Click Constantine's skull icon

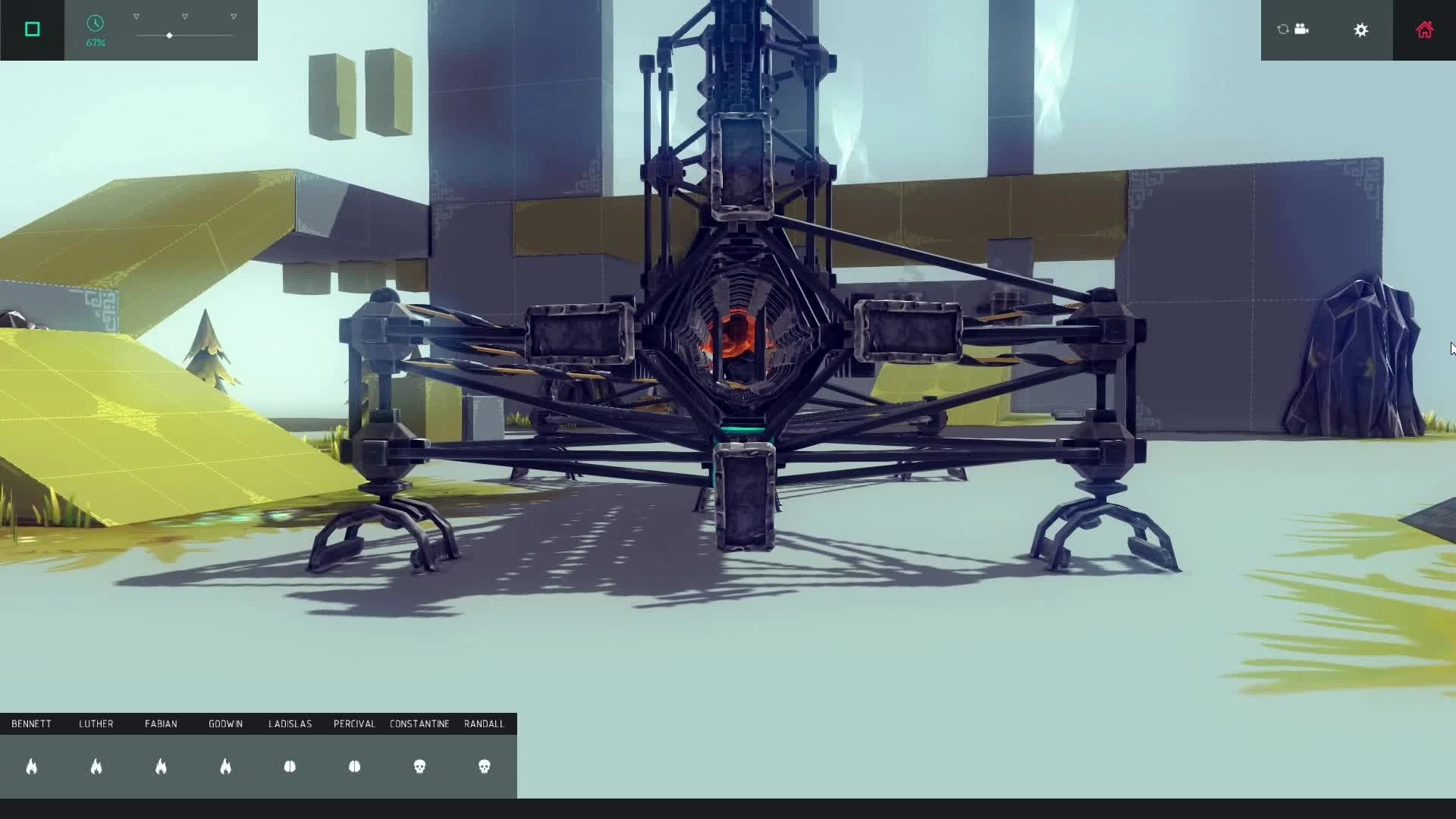tap(420, 767)
